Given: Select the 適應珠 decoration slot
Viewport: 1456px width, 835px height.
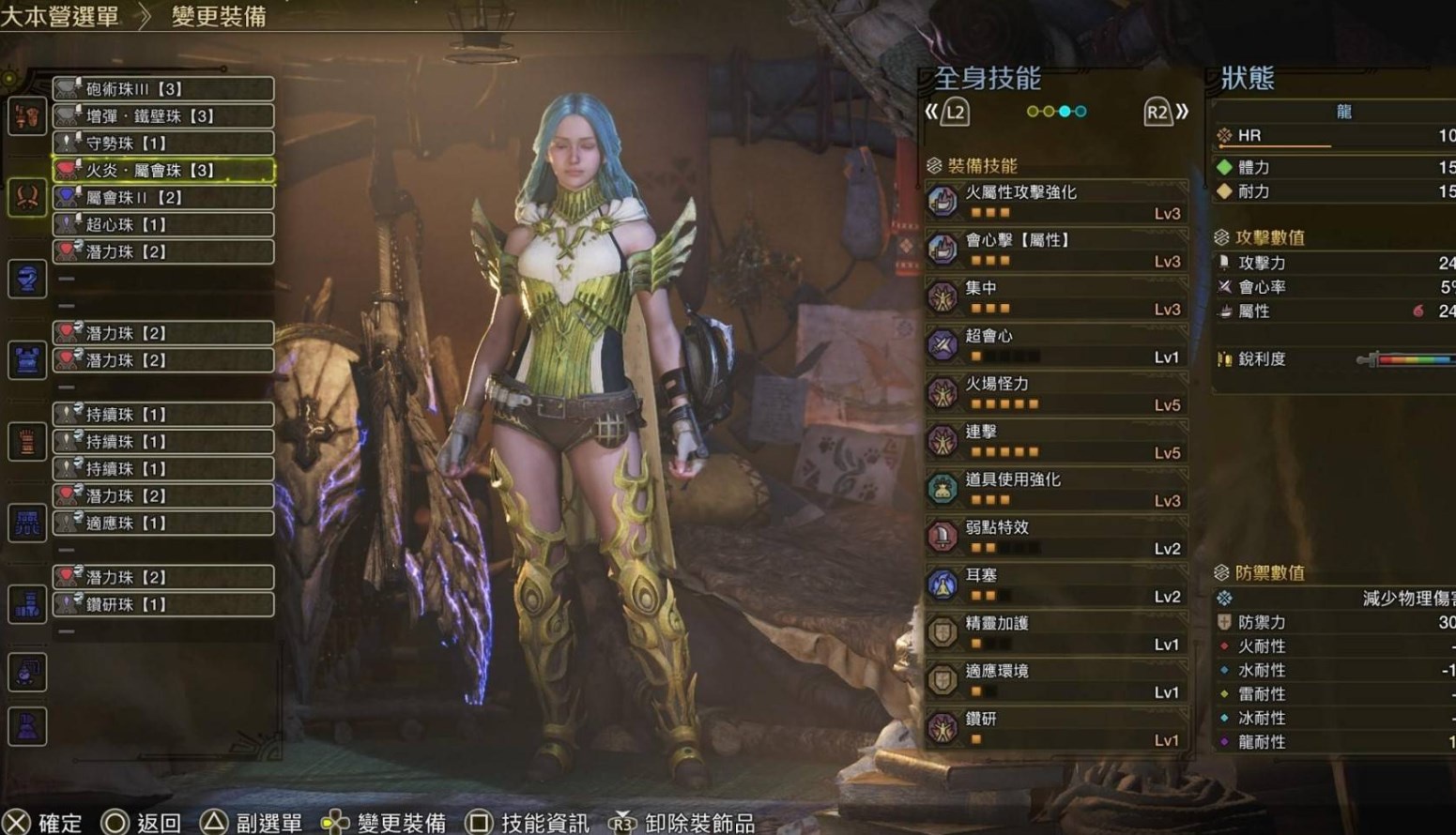Looking at the screenshot, I should click(163, 524).
